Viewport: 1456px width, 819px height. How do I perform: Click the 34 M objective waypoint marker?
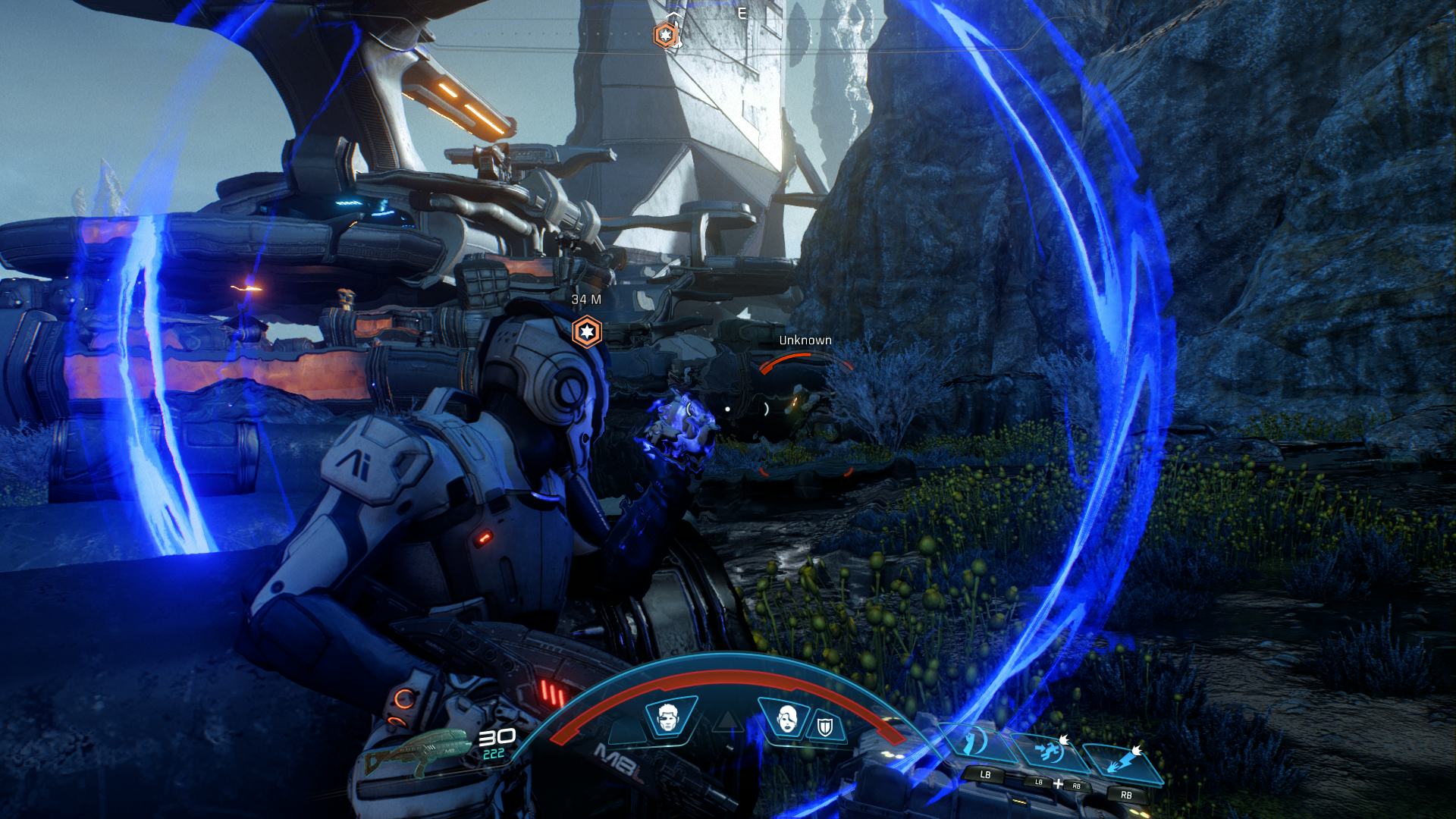[x=587, y=331]
